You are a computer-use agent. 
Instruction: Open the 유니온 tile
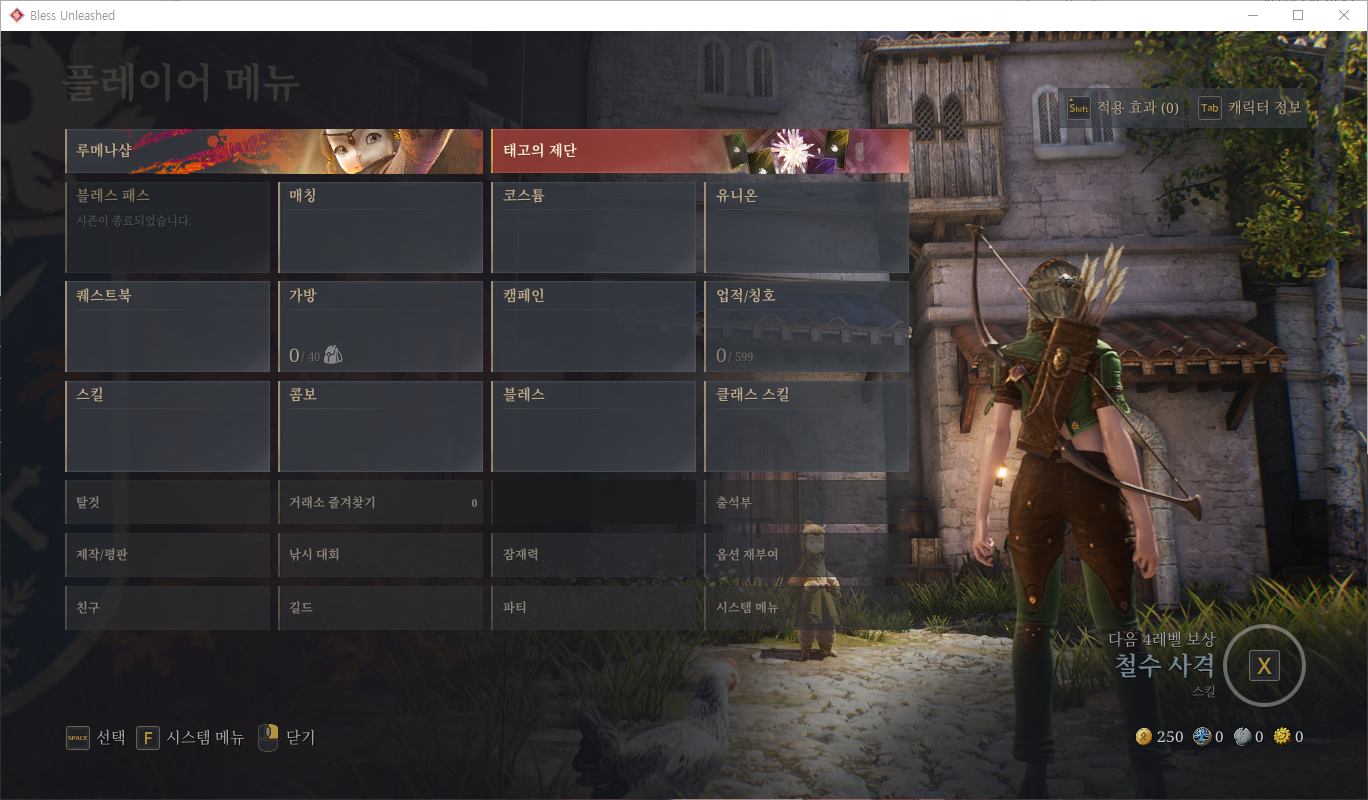pyautogui.click(x=807, y=227)
